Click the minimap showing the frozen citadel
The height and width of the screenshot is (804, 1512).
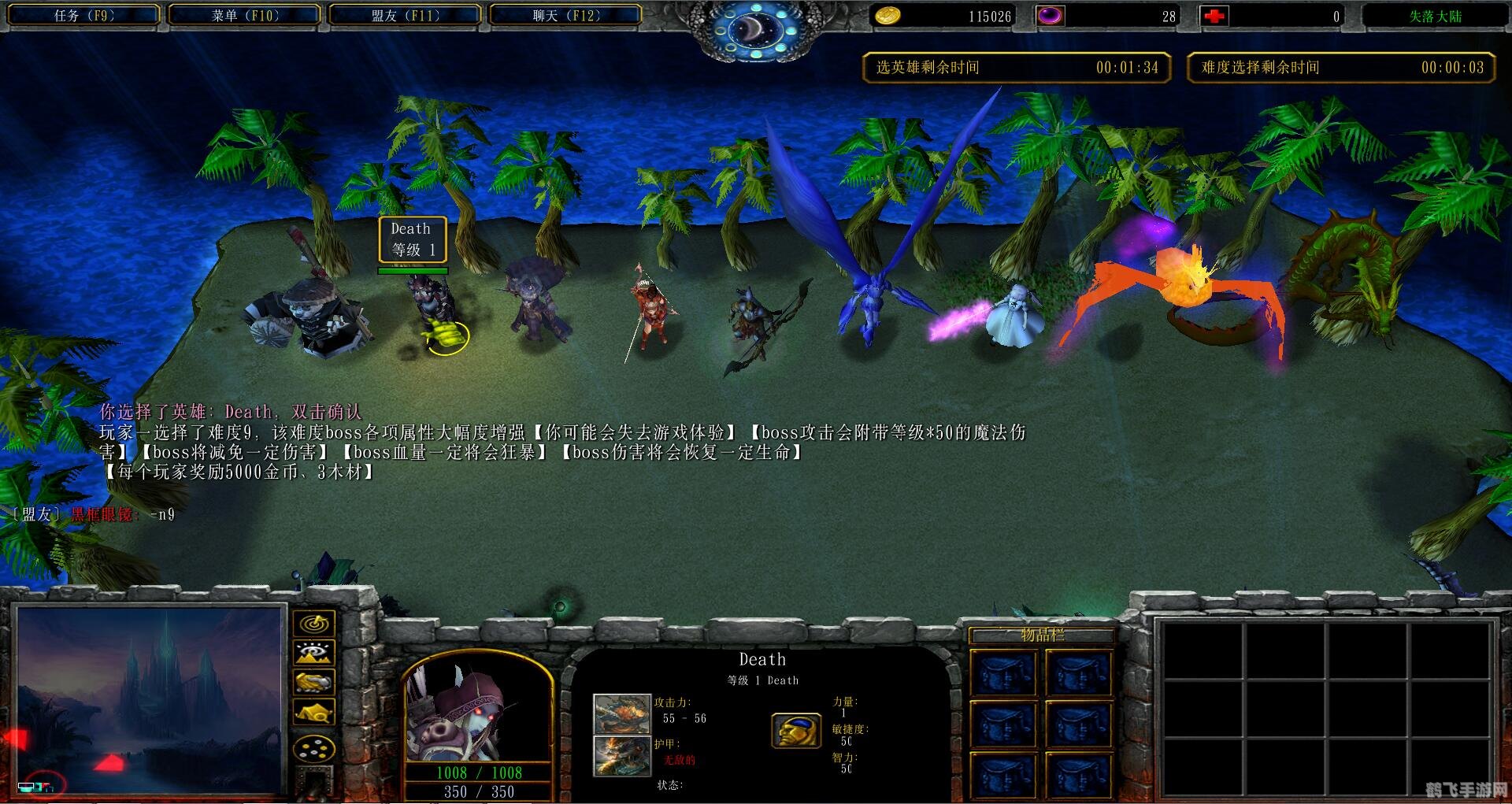coord(150,699)
